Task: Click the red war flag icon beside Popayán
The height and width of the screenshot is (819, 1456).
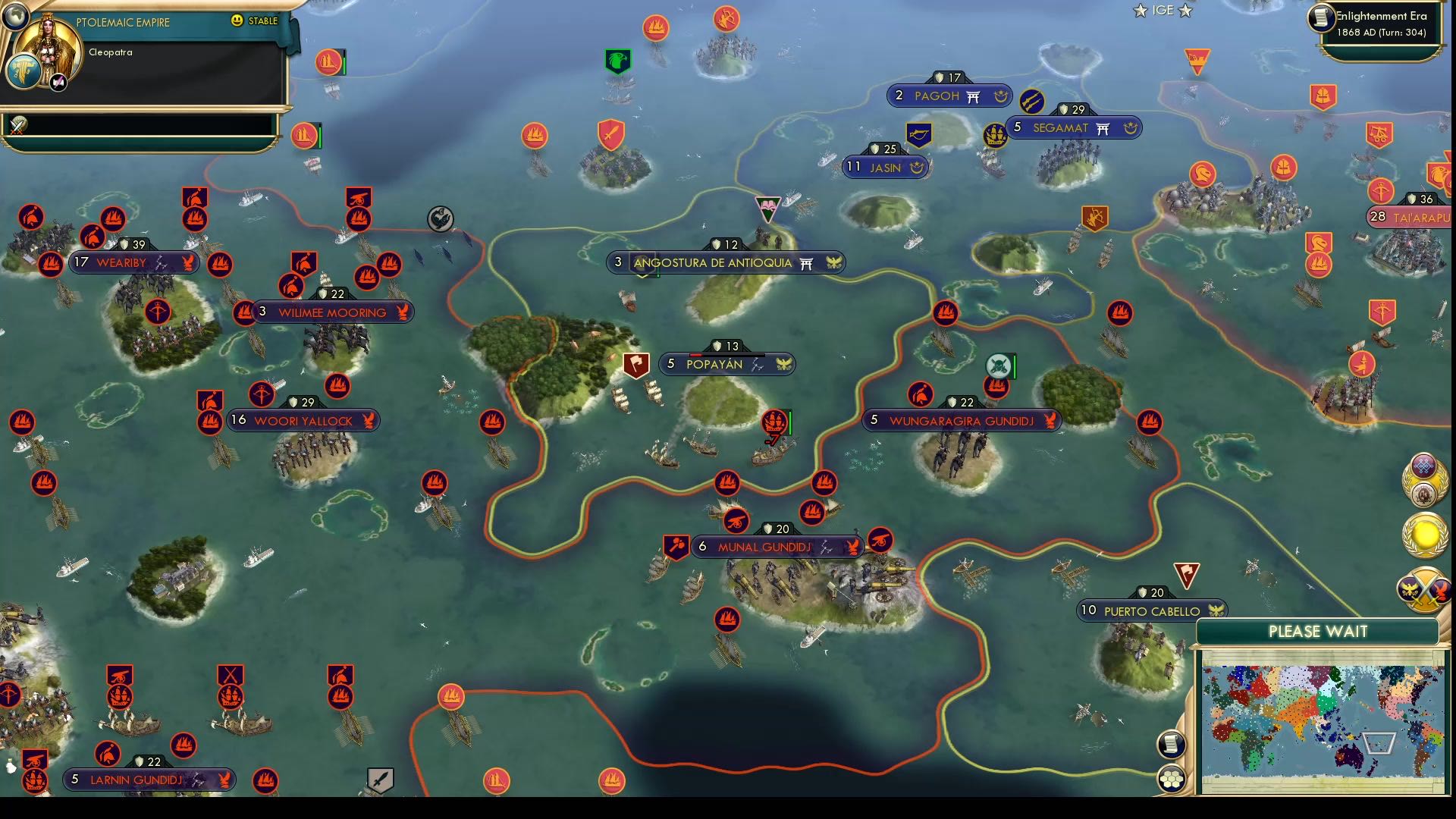Action: click(x=635, y=365)
